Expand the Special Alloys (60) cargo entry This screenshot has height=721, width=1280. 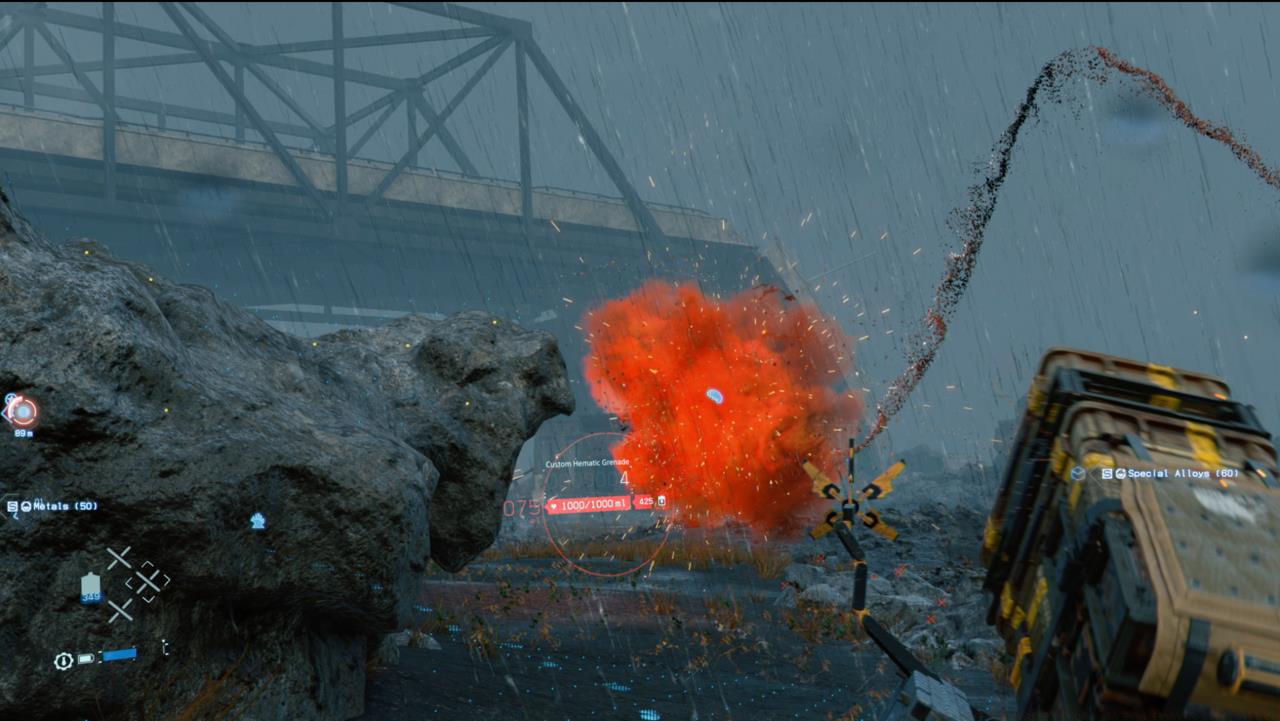click(x=1183, y=473)
